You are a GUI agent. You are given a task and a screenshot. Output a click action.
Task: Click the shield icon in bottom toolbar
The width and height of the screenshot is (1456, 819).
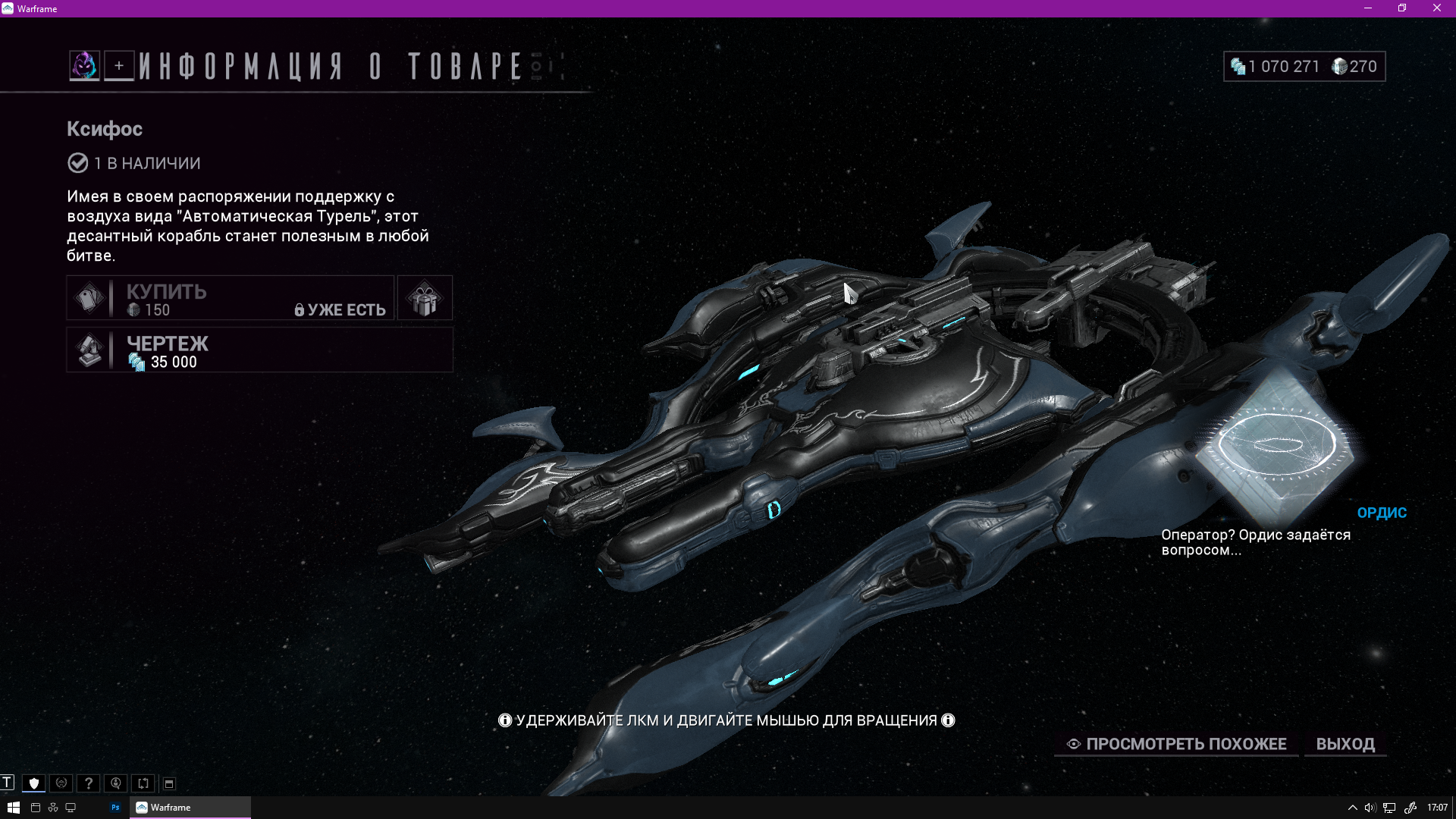tap(34, 783)
